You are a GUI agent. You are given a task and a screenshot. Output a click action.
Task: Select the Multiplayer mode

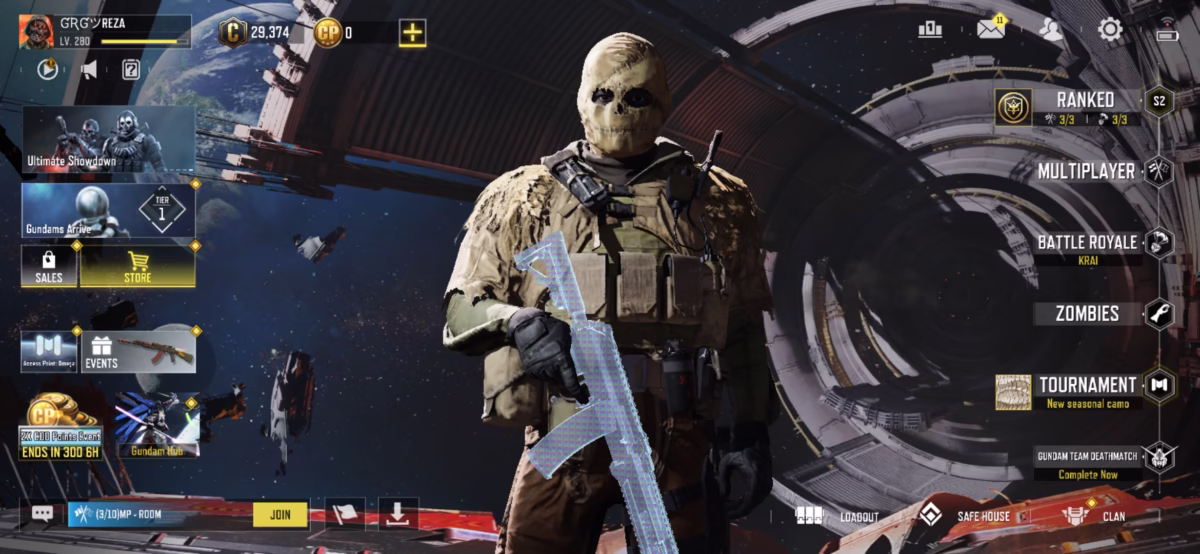point(1086,171)
